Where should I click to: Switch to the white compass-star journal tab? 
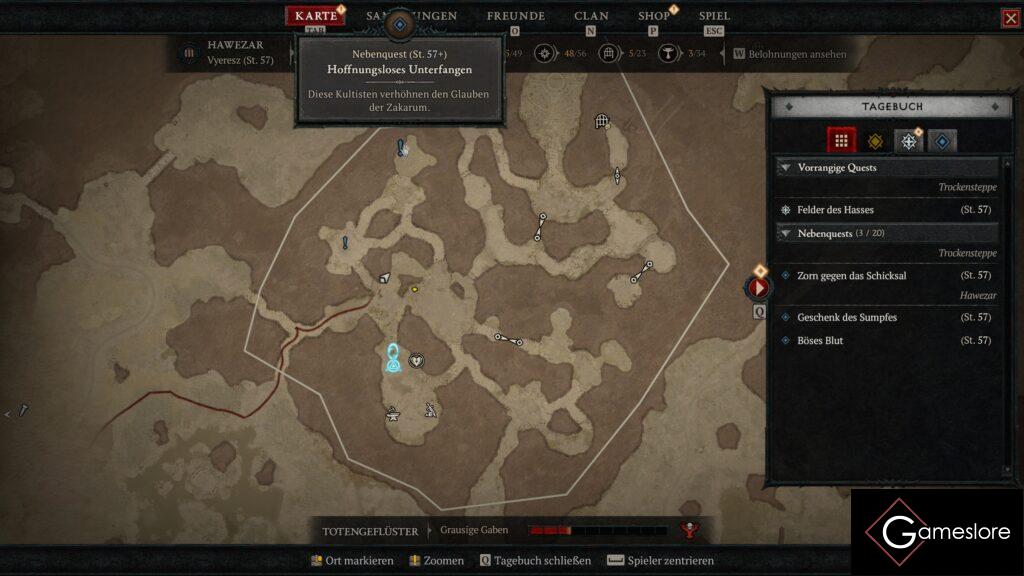908,141
